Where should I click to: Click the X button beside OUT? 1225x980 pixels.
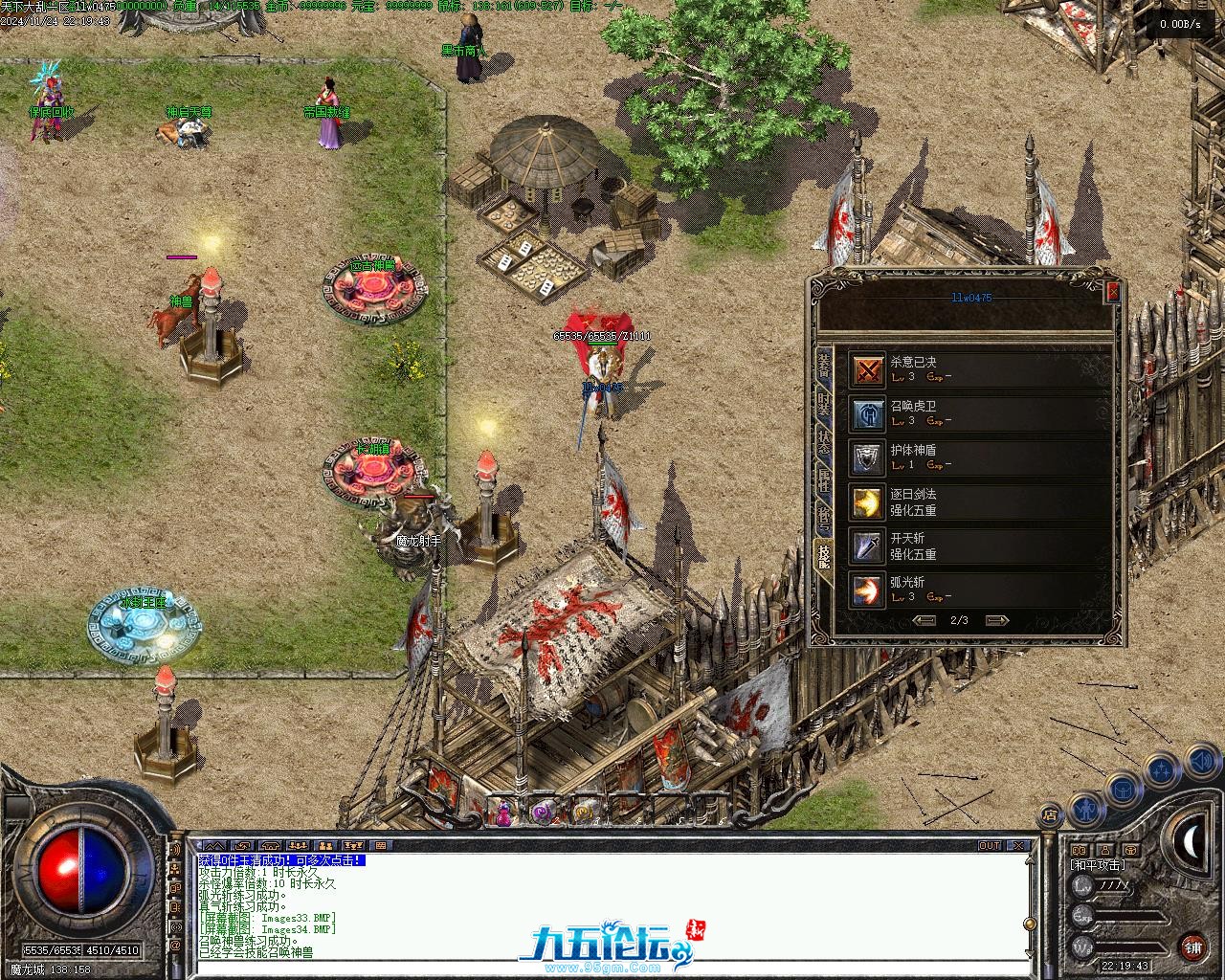click(1018, 846)
